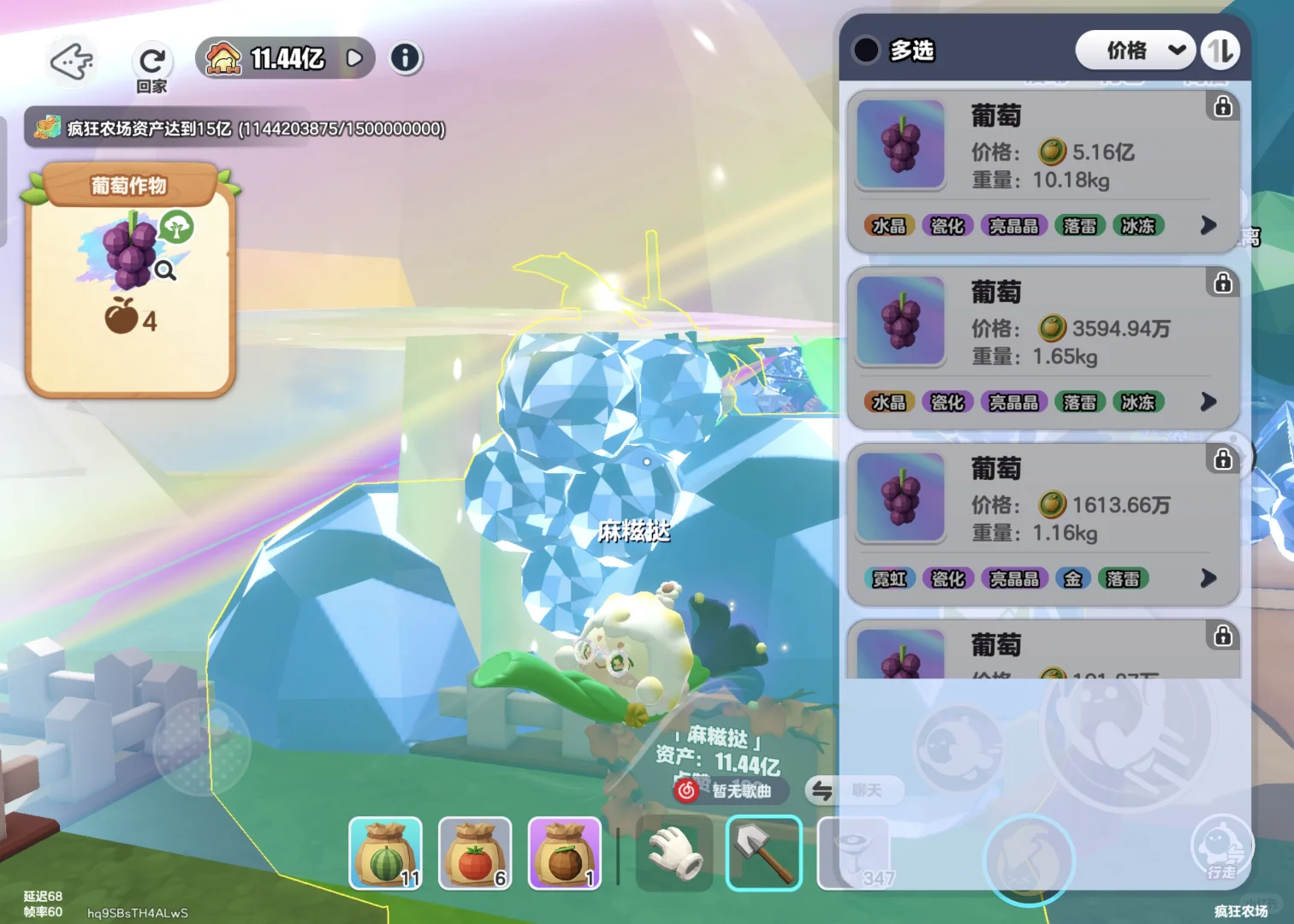
Task: Lock the 1.65kg grape item
Action: click(1223, 282)
